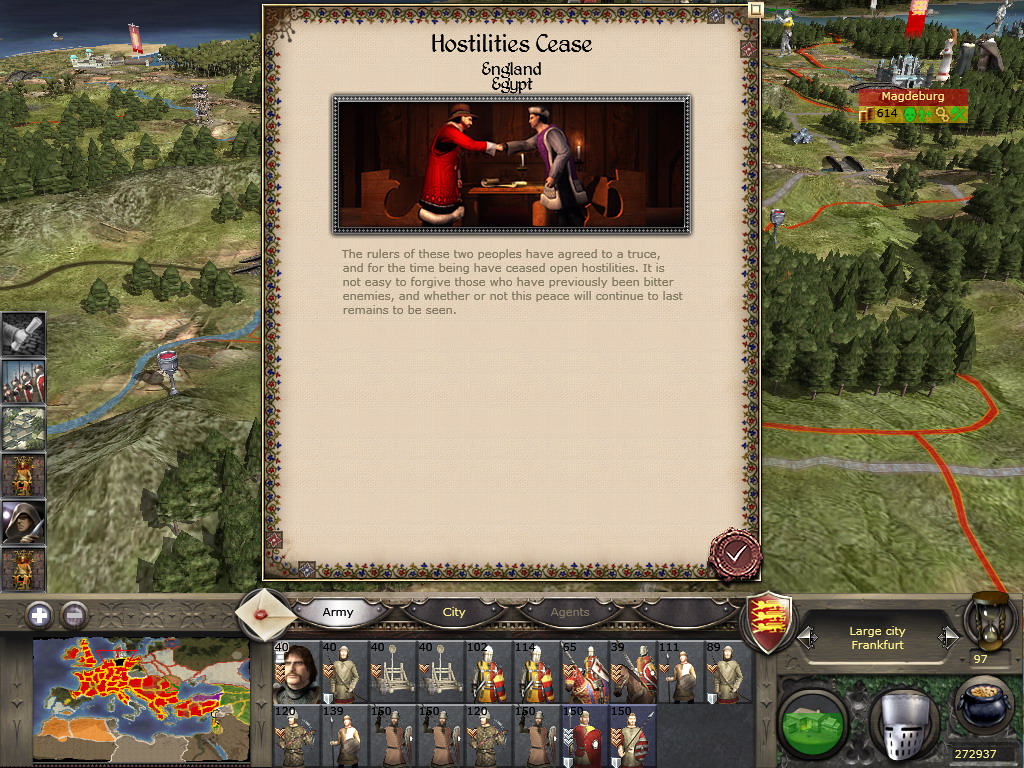Viewport: 1024px width, 768px height.
Task: Open the England faction shield overview
Action: (x=771, y=622)
